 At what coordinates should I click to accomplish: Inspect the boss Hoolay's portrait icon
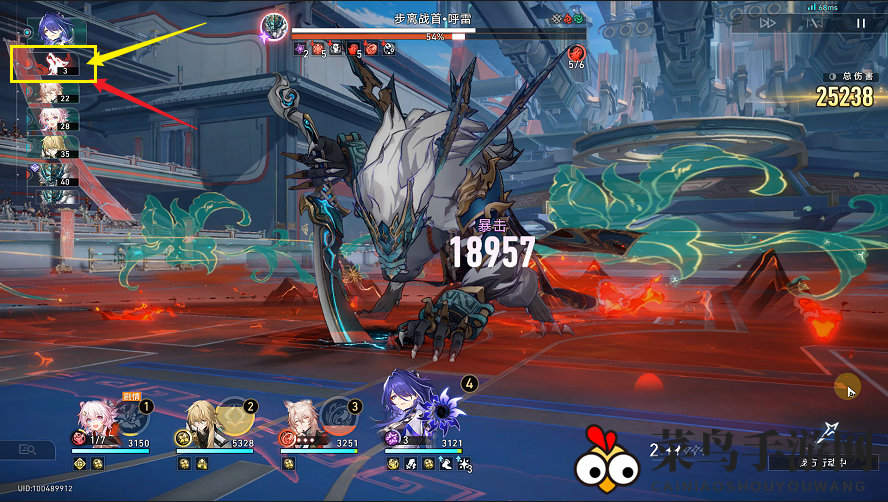273,26
